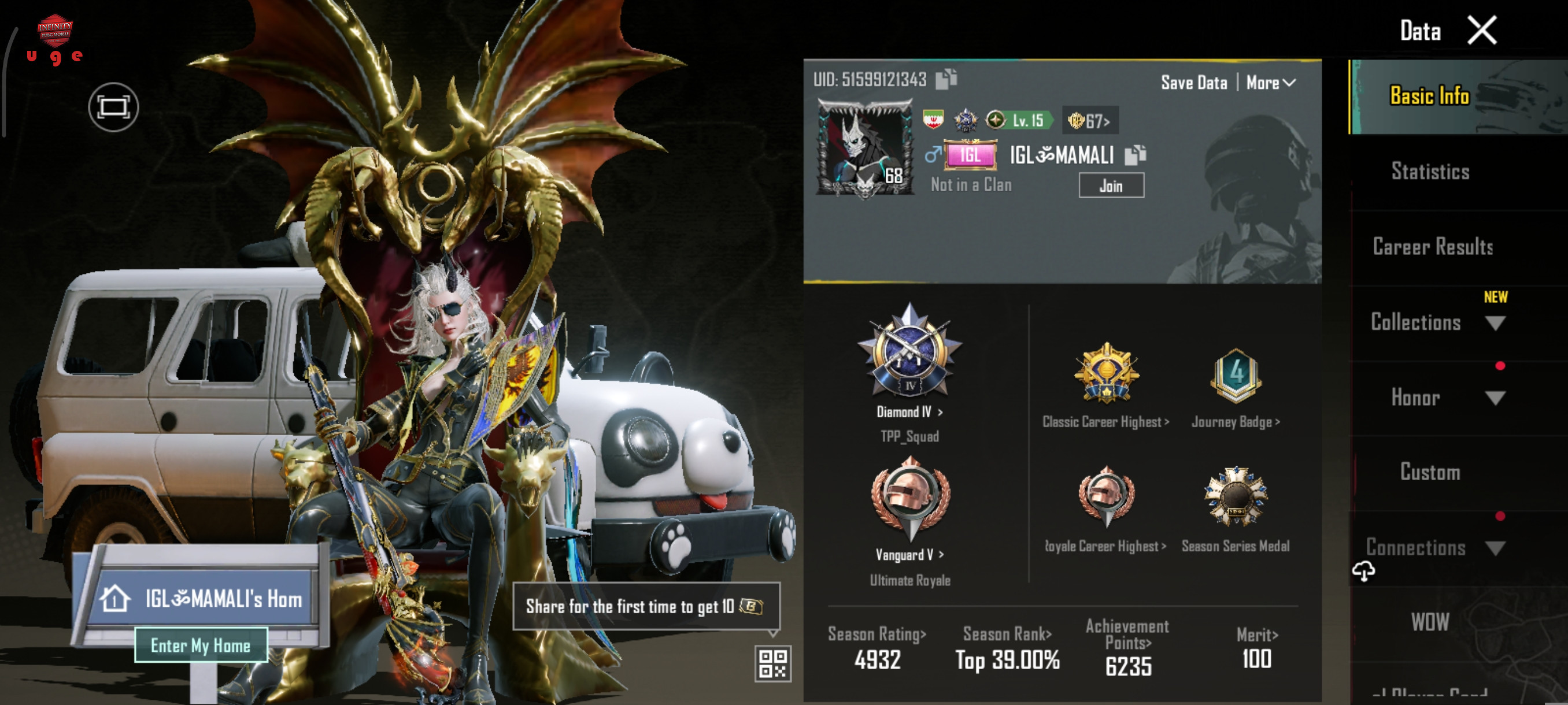Open the Custom tab

click(1430, 473)
